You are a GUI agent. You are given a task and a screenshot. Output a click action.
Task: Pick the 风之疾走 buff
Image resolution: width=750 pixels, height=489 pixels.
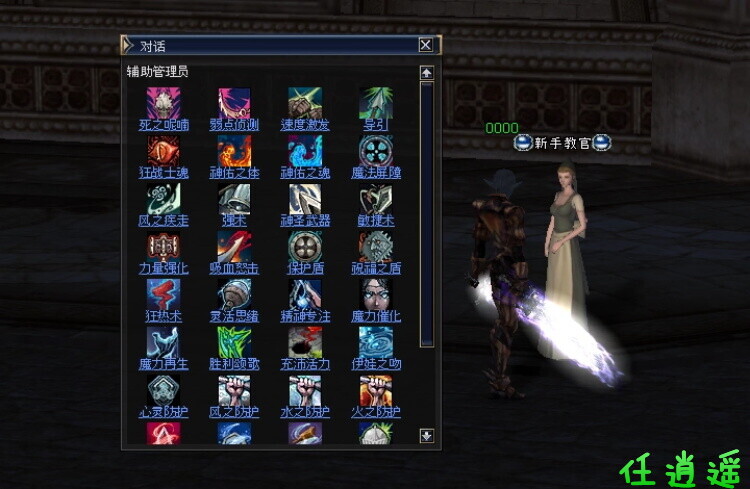pyautogui.click(x=163, y=198)
